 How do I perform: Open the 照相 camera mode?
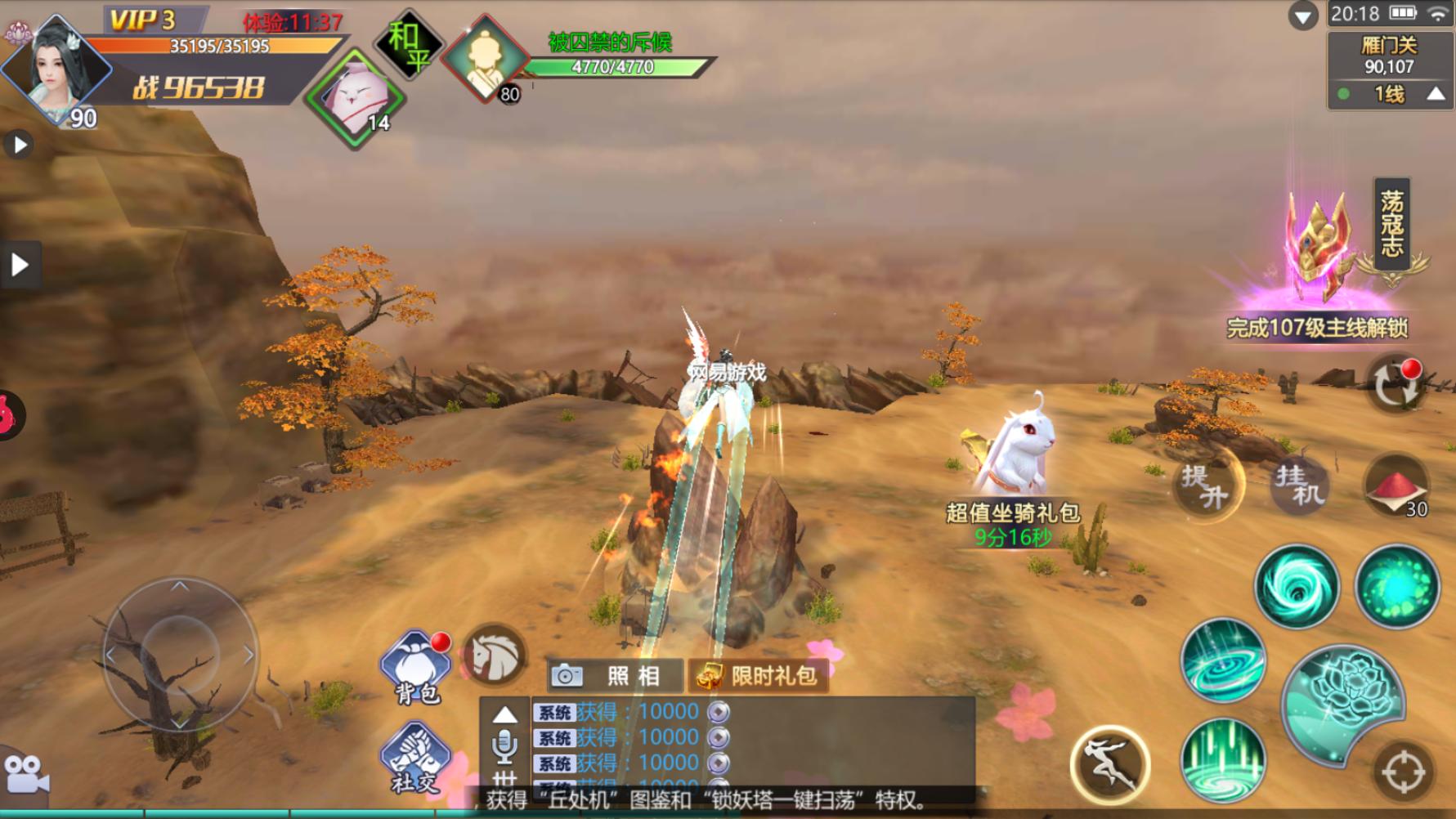614,676
